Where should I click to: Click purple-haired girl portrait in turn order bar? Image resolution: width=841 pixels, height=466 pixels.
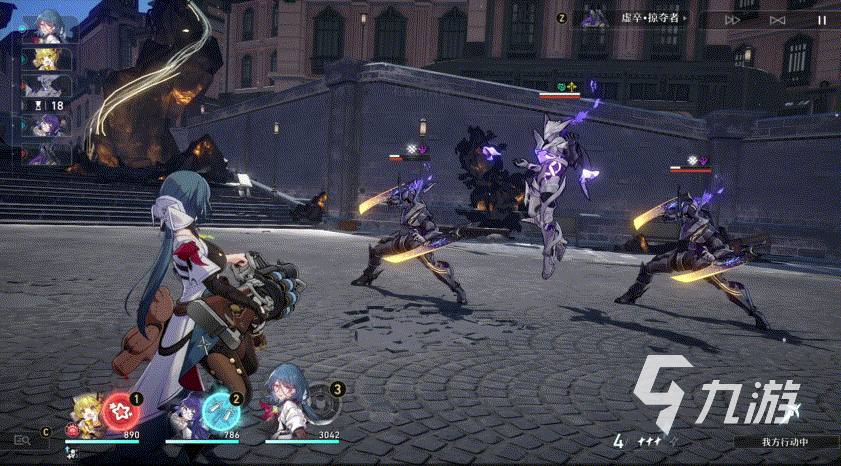point(46,124)
